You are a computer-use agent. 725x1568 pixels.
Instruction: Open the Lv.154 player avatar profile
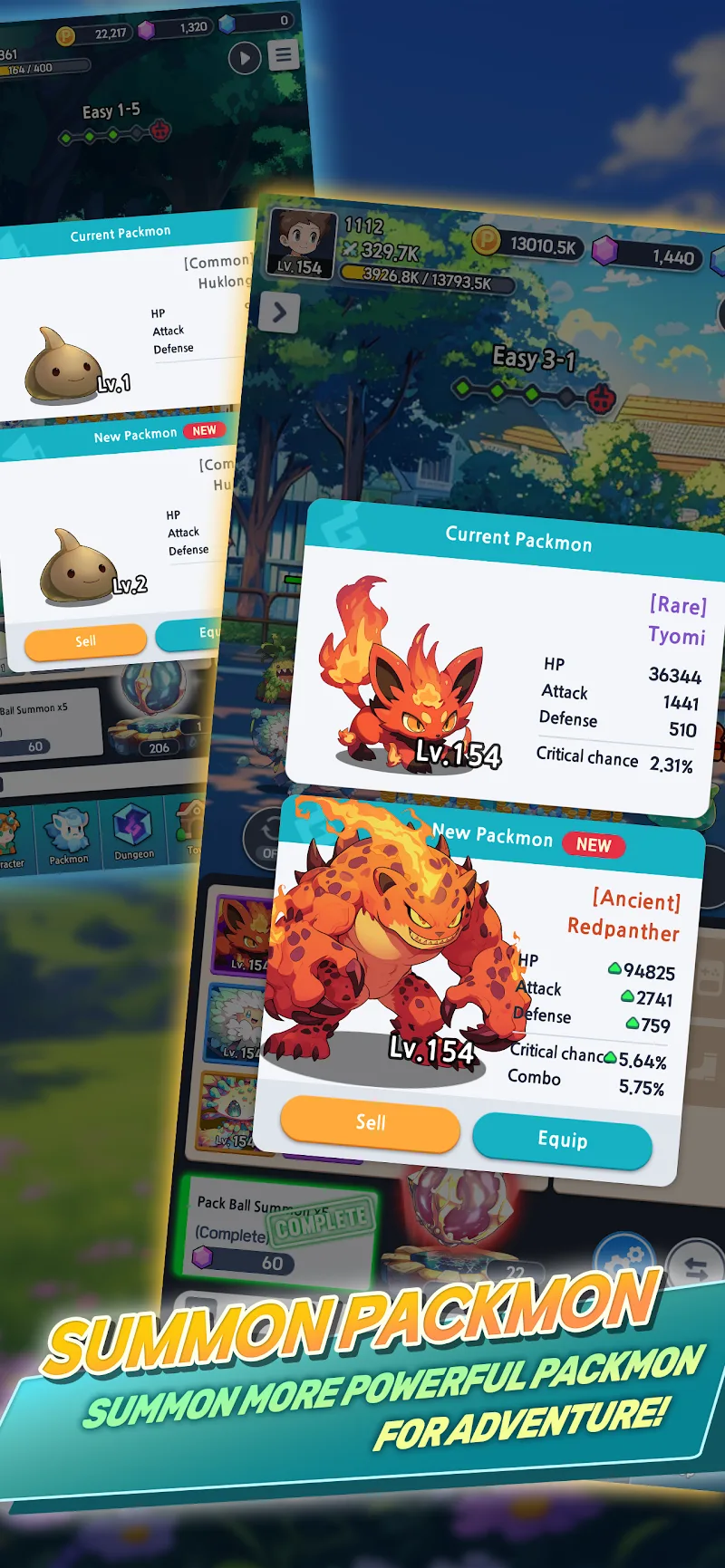coord(300,241)
